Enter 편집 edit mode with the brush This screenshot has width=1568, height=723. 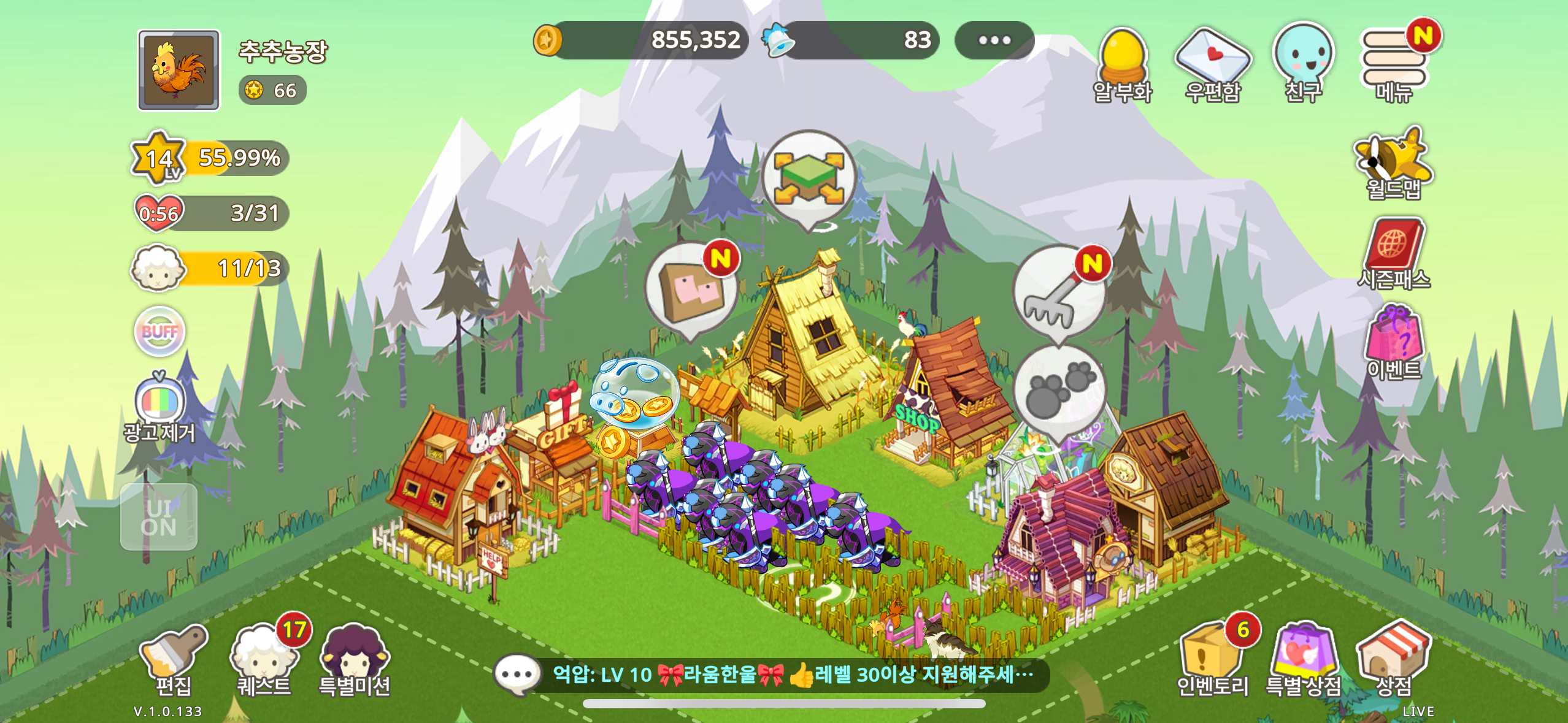(x=174, y=659)
